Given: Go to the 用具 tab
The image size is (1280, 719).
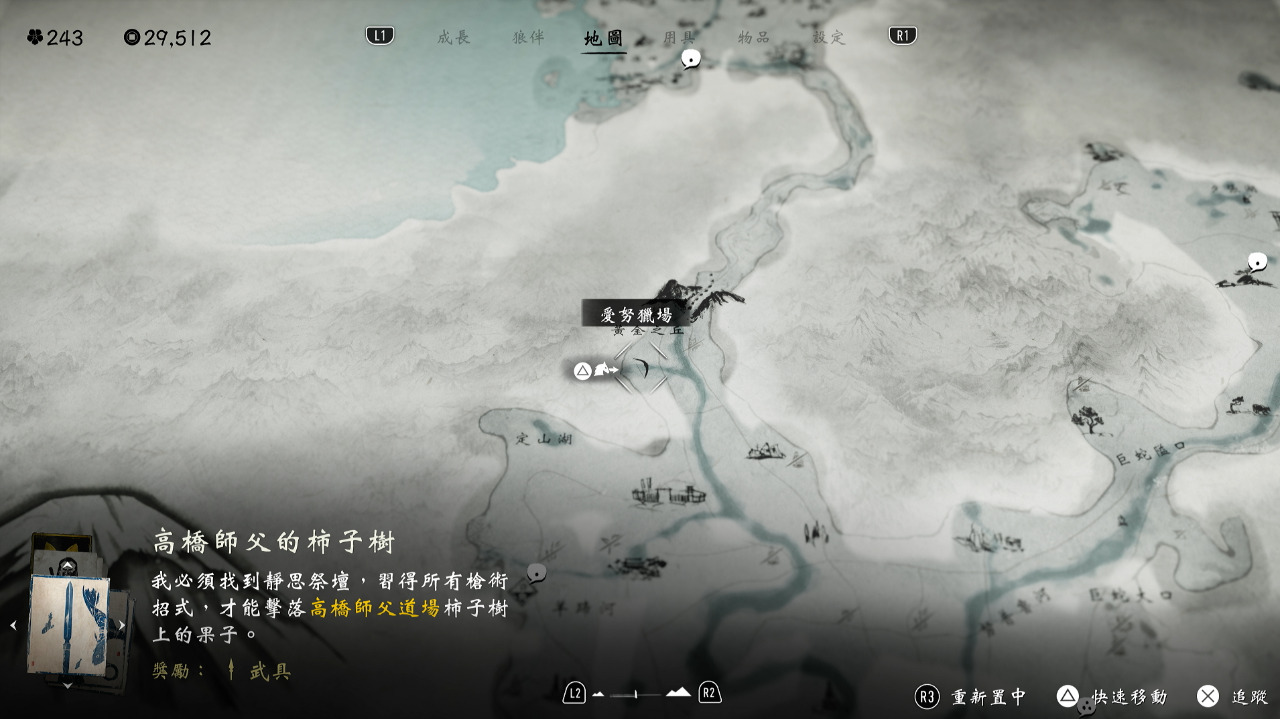Looking at the screenshot, I should (x=679, y=37).
